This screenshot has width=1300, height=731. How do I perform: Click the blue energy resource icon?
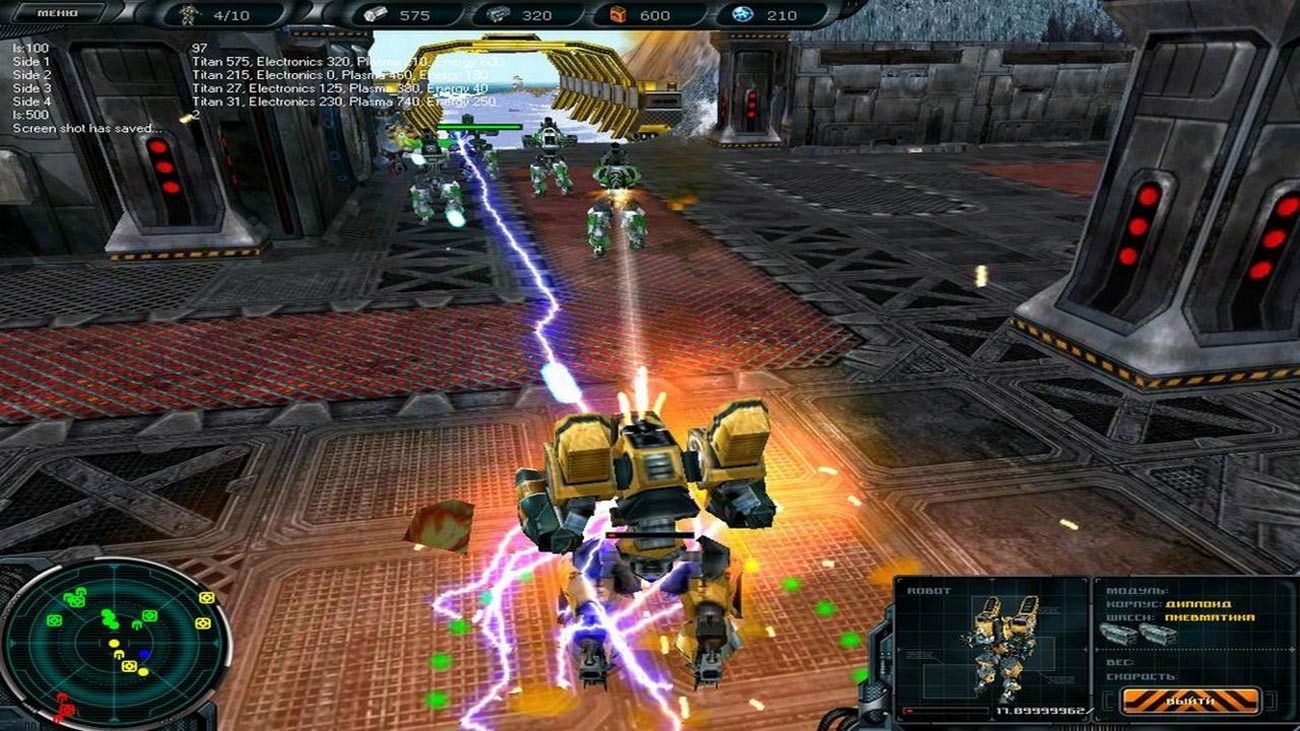(744, 15)
